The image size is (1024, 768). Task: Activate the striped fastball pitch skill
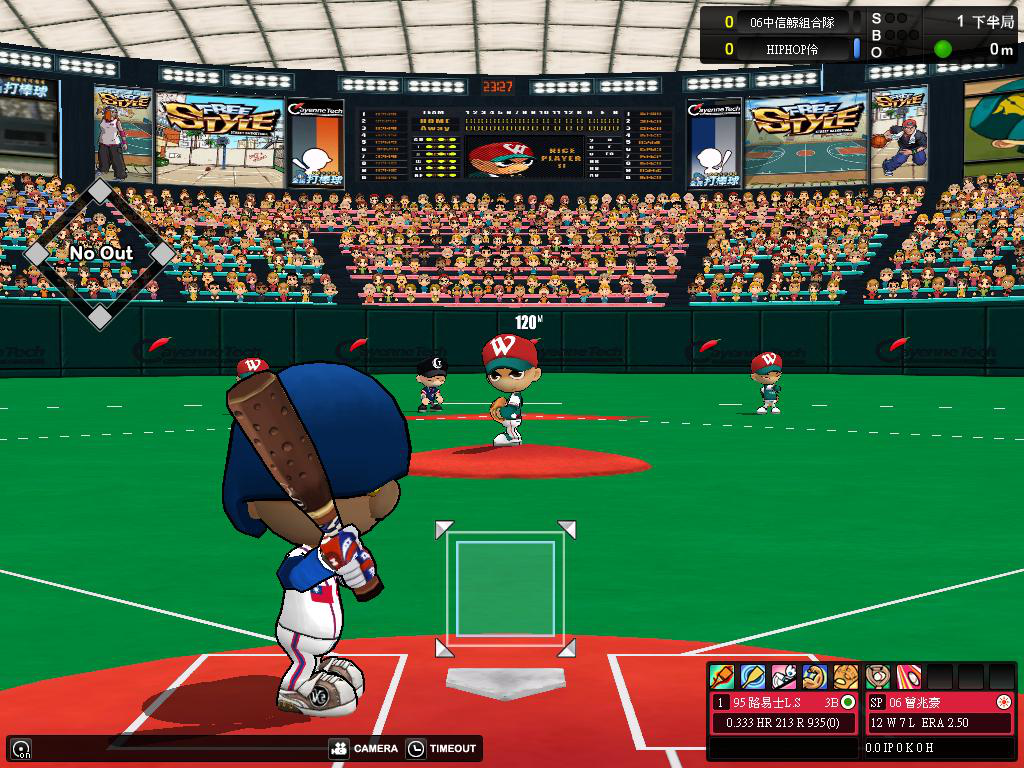(x=909, y=677)
